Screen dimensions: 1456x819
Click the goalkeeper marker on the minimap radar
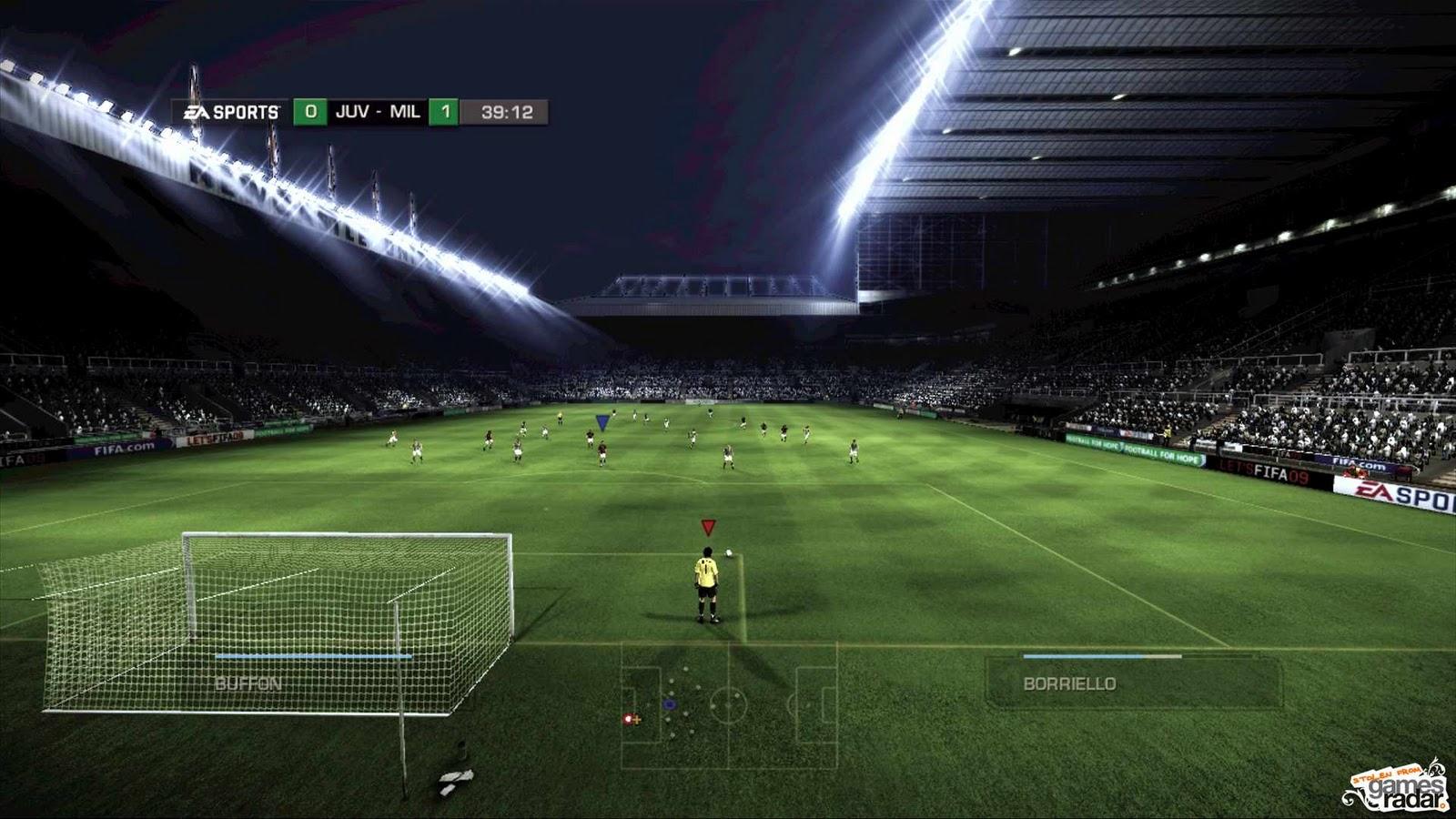[x=628, y=718]
